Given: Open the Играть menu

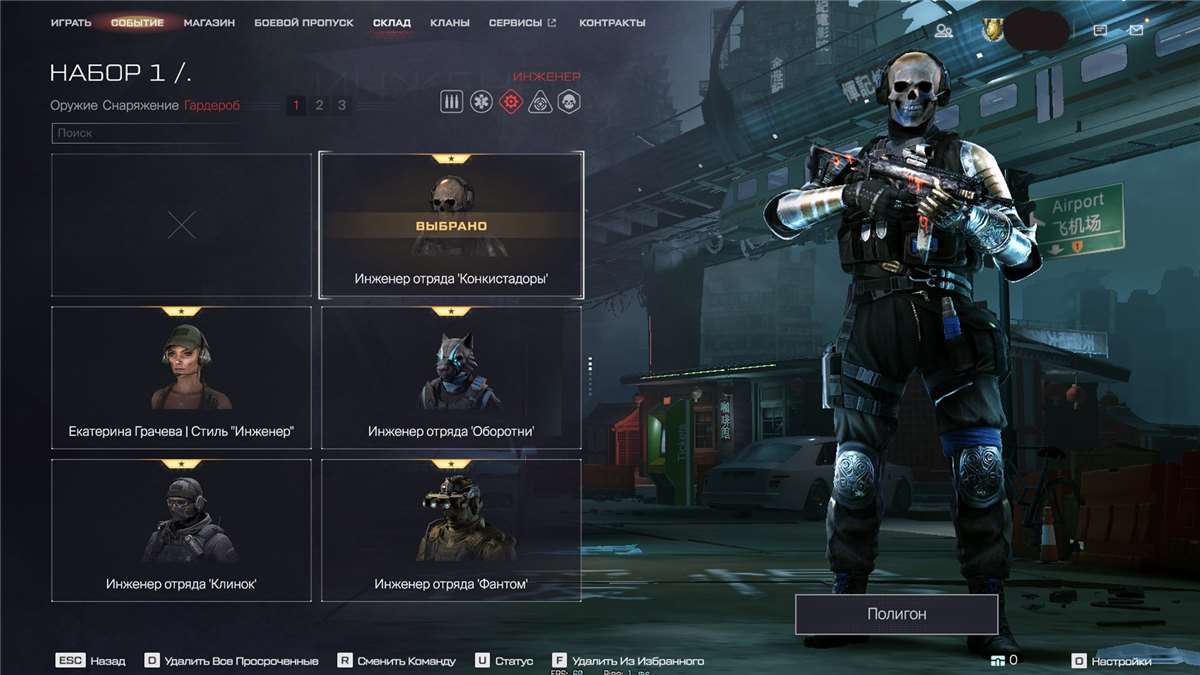Looking at the screenshot, I should click(71, 23).
